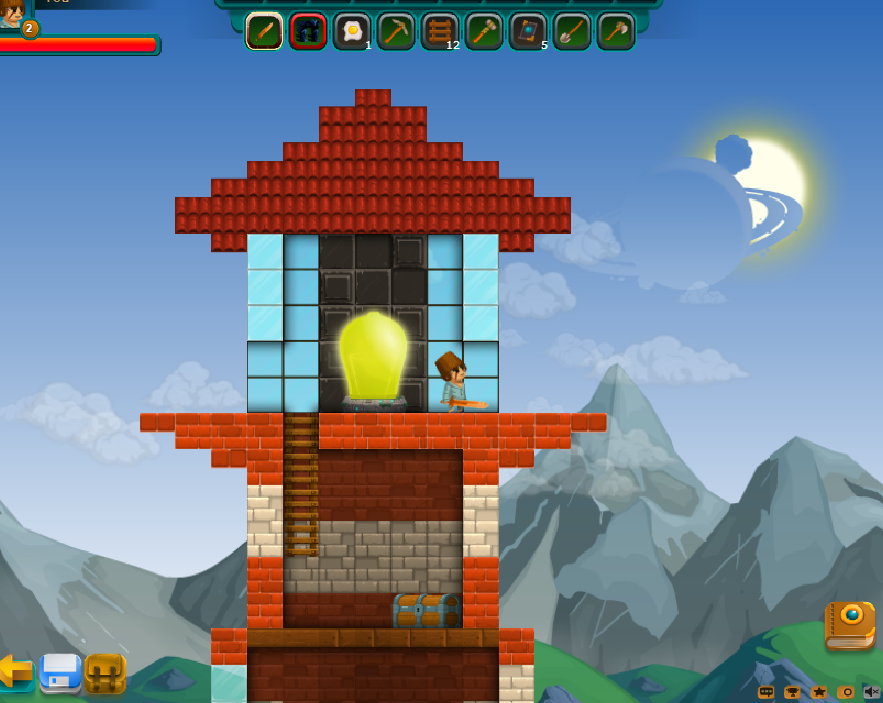
Task: Save the game with the floppy disk
Action: click(60, 672)
